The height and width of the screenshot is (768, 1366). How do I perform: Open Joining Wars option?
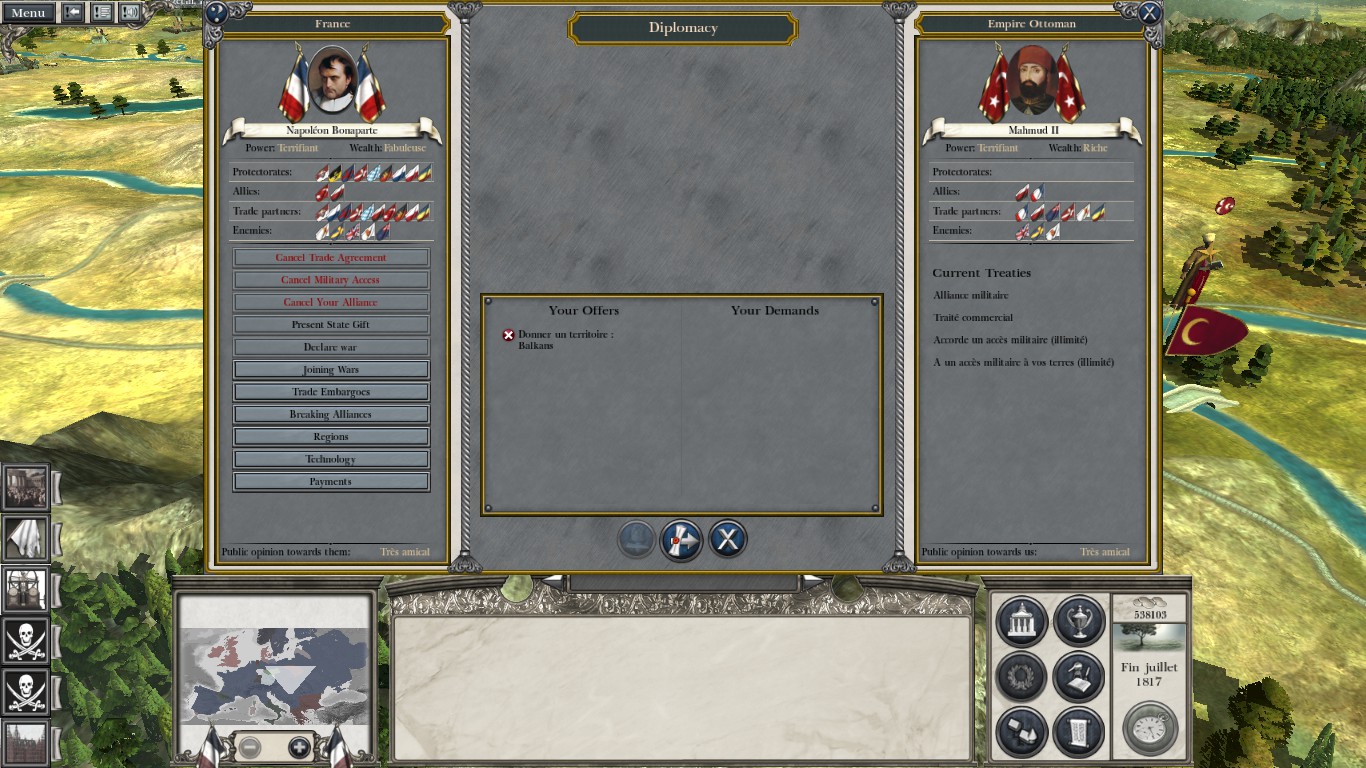331,370
